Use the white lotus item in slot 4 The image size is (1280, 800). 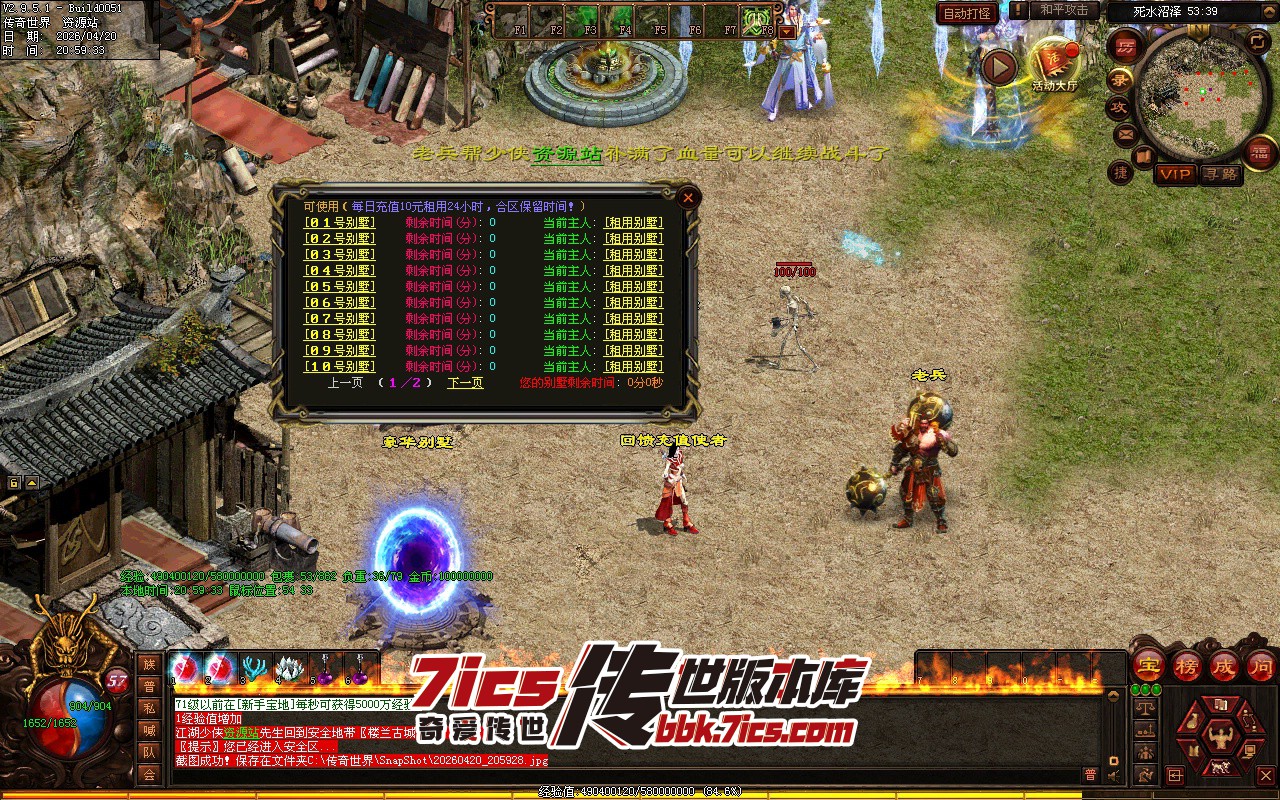pos(291,668)
